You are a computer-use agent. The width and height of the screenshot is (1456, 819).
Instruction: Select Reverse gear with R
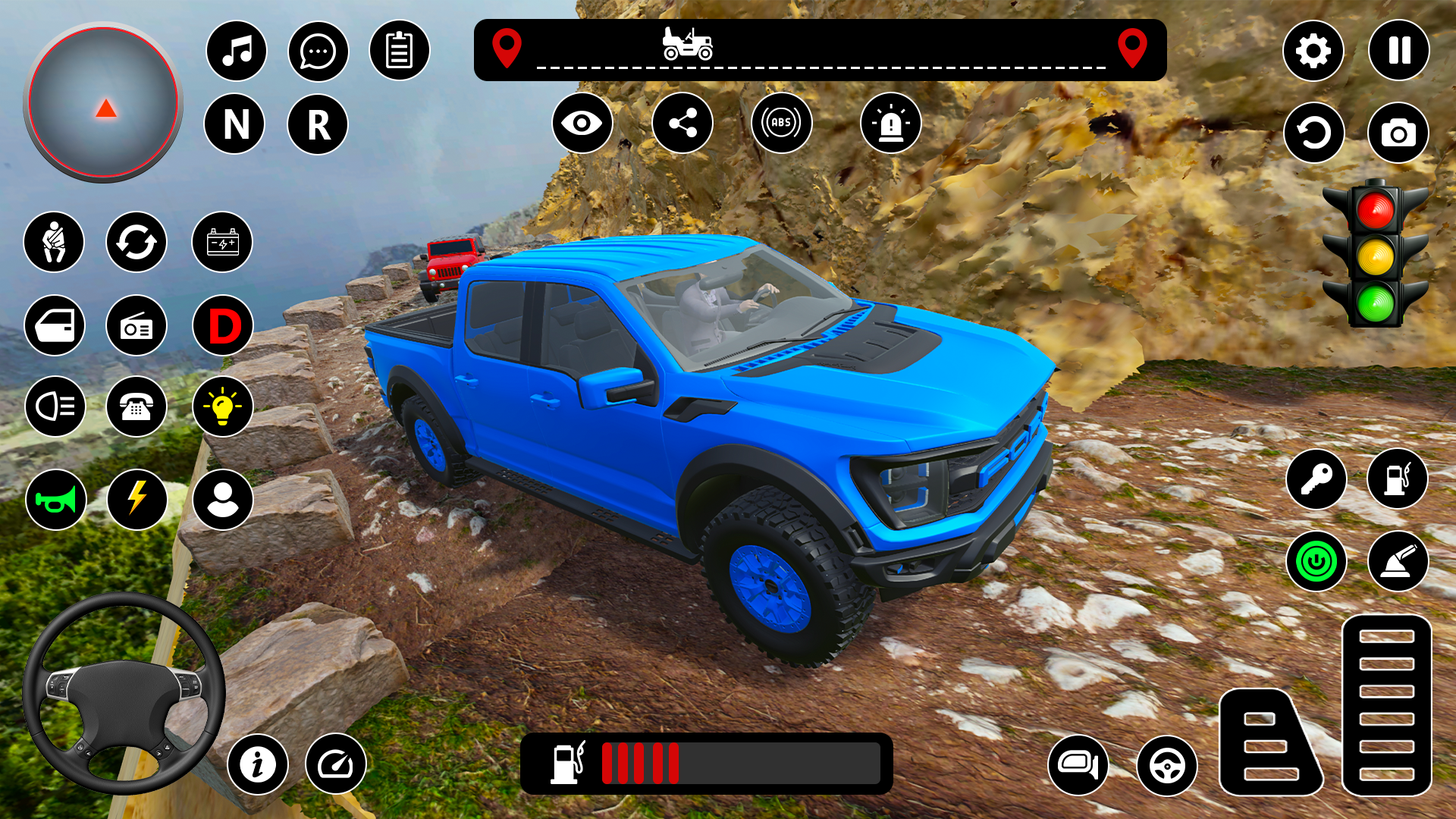[x=318, y=125]
